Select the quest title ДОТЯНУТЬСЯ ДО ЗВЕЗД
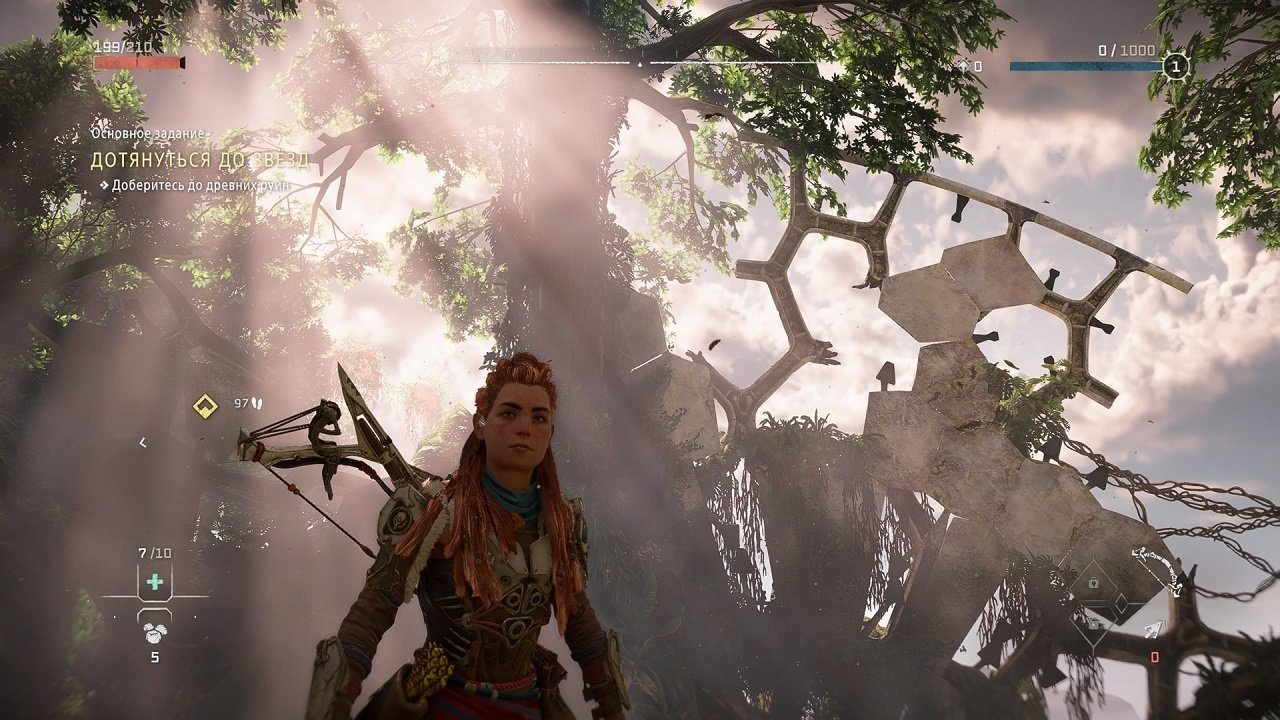 coord(200,160)
